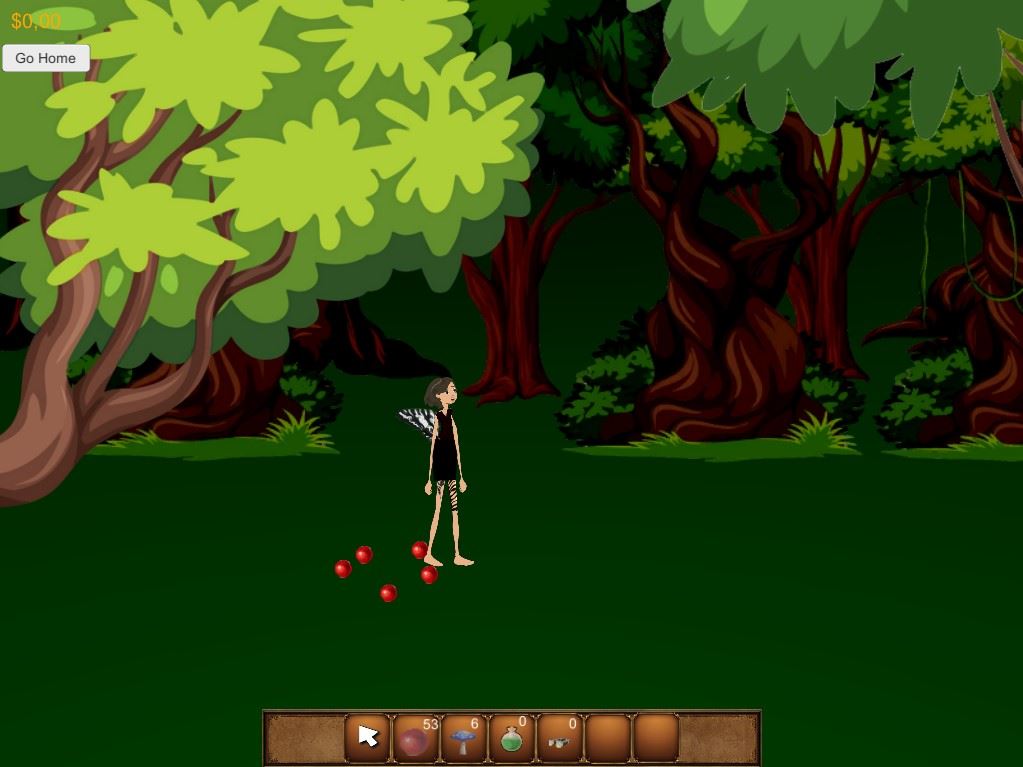Choose the red berry slot
This screenshot has width=1023, height=767.
pos(416,738)
